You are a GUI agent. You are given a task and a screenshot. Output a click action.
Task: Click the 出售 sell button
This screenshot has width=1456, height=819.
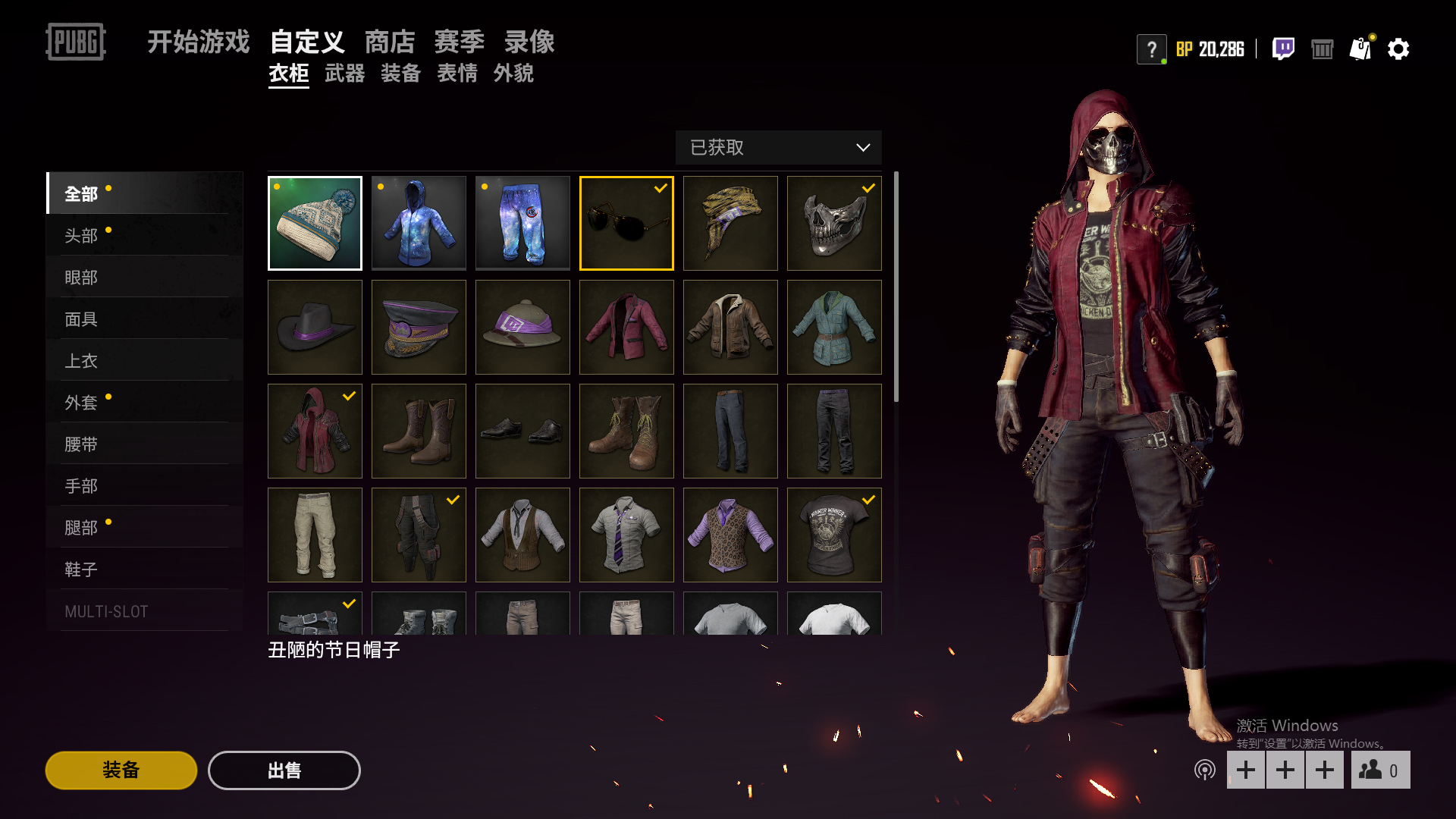(284, 770)
